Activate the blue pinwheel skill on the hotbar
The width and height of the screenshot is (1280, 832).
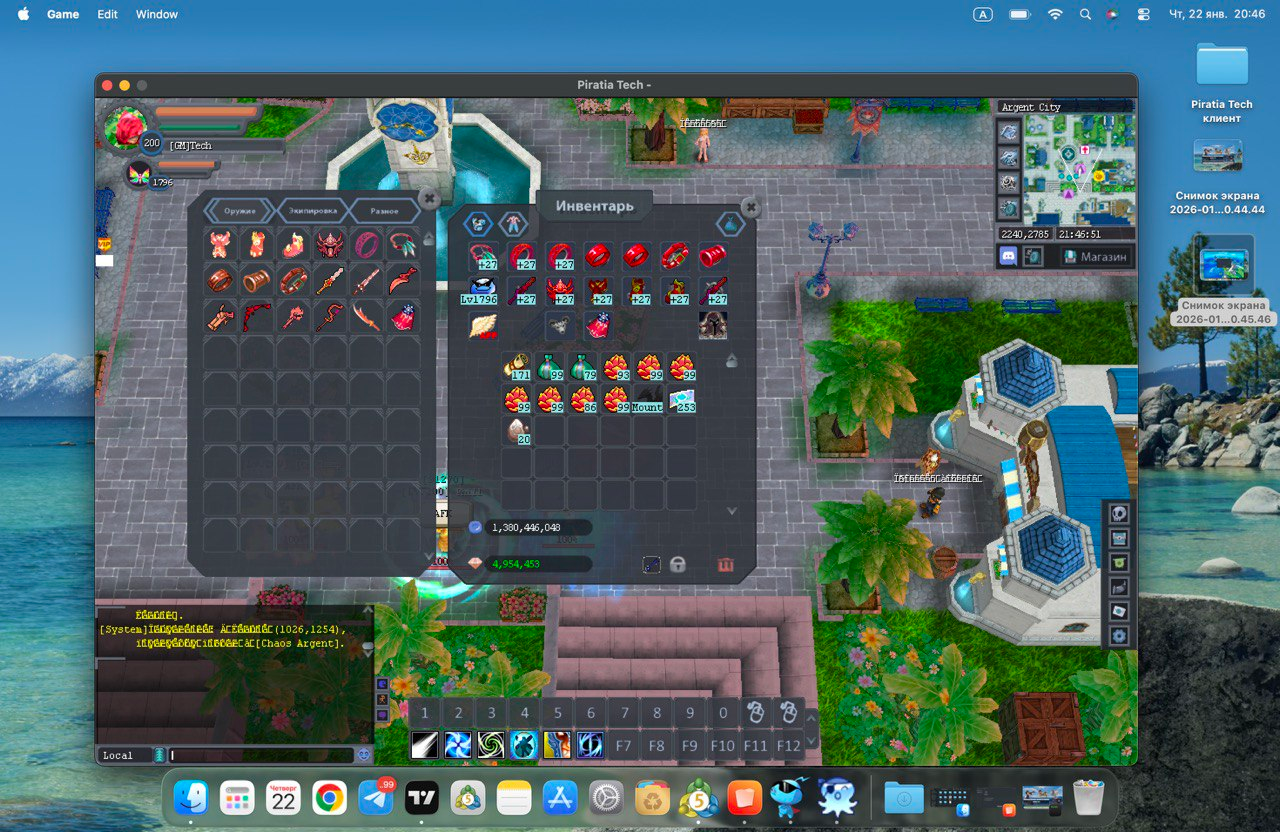pos(458,745)
